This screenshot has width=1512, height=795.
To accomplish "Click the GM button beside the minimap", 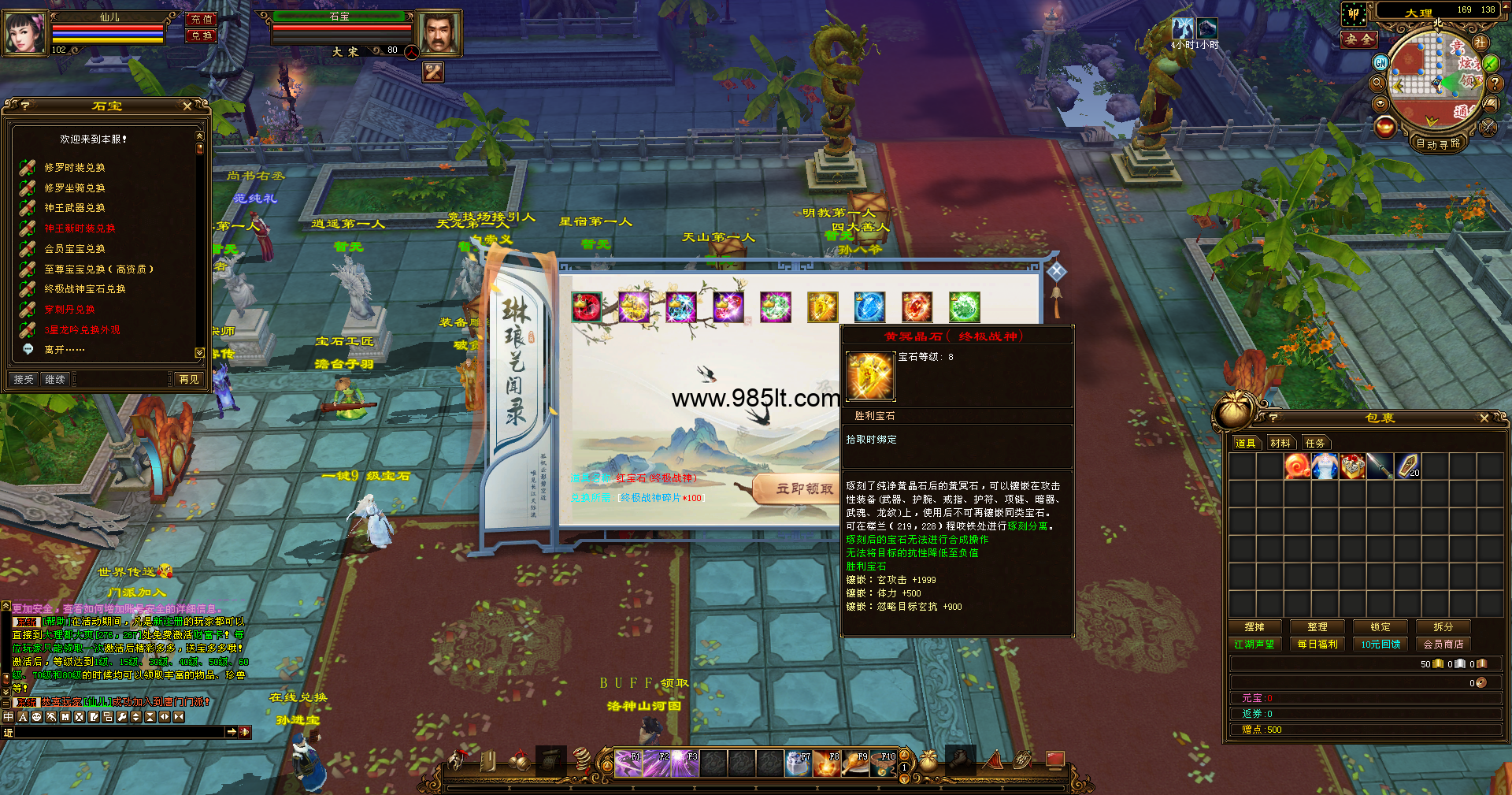I will (x=1380, y=62).
